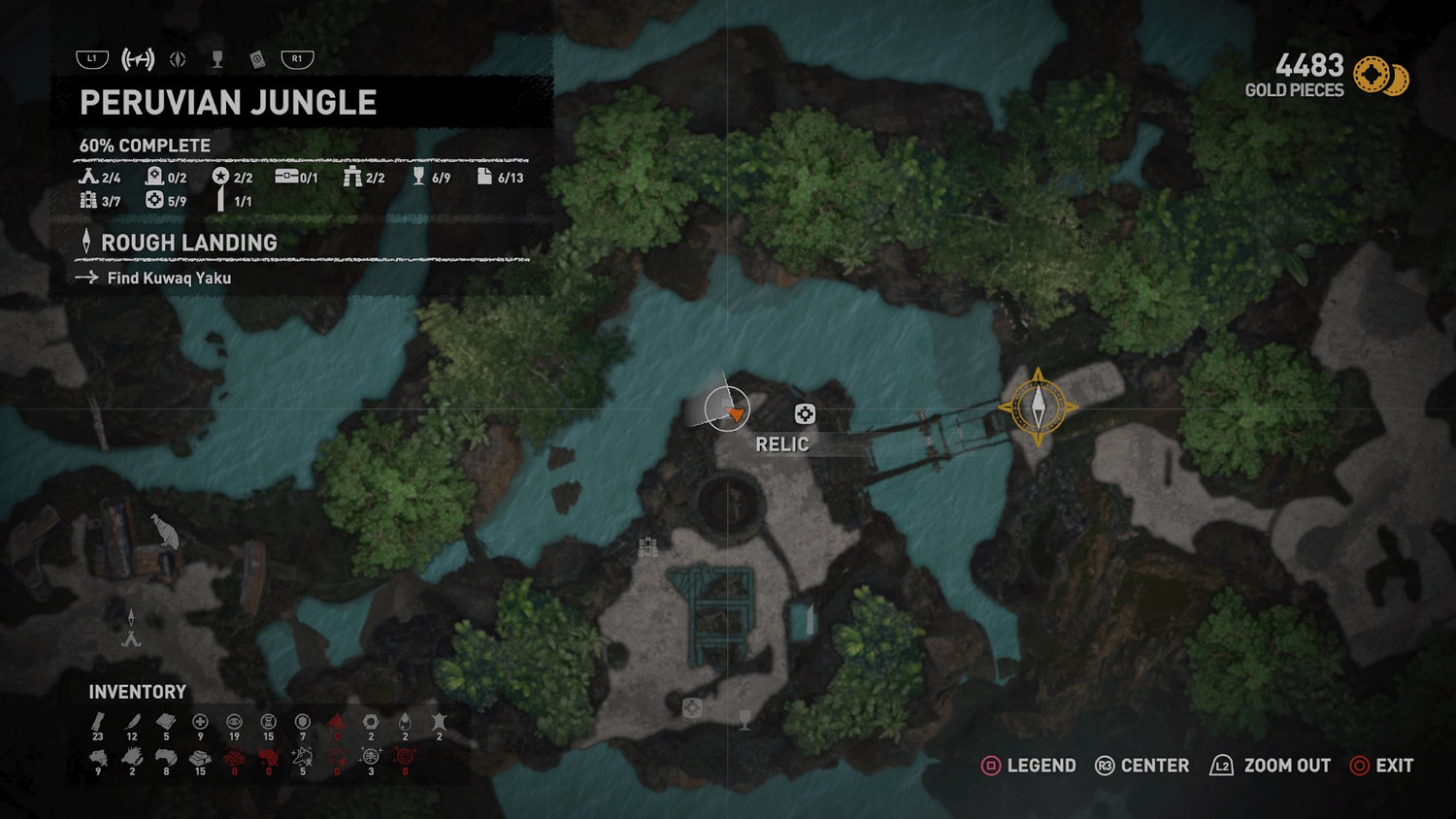Open the map Legend

click(x=1029, y=766)
